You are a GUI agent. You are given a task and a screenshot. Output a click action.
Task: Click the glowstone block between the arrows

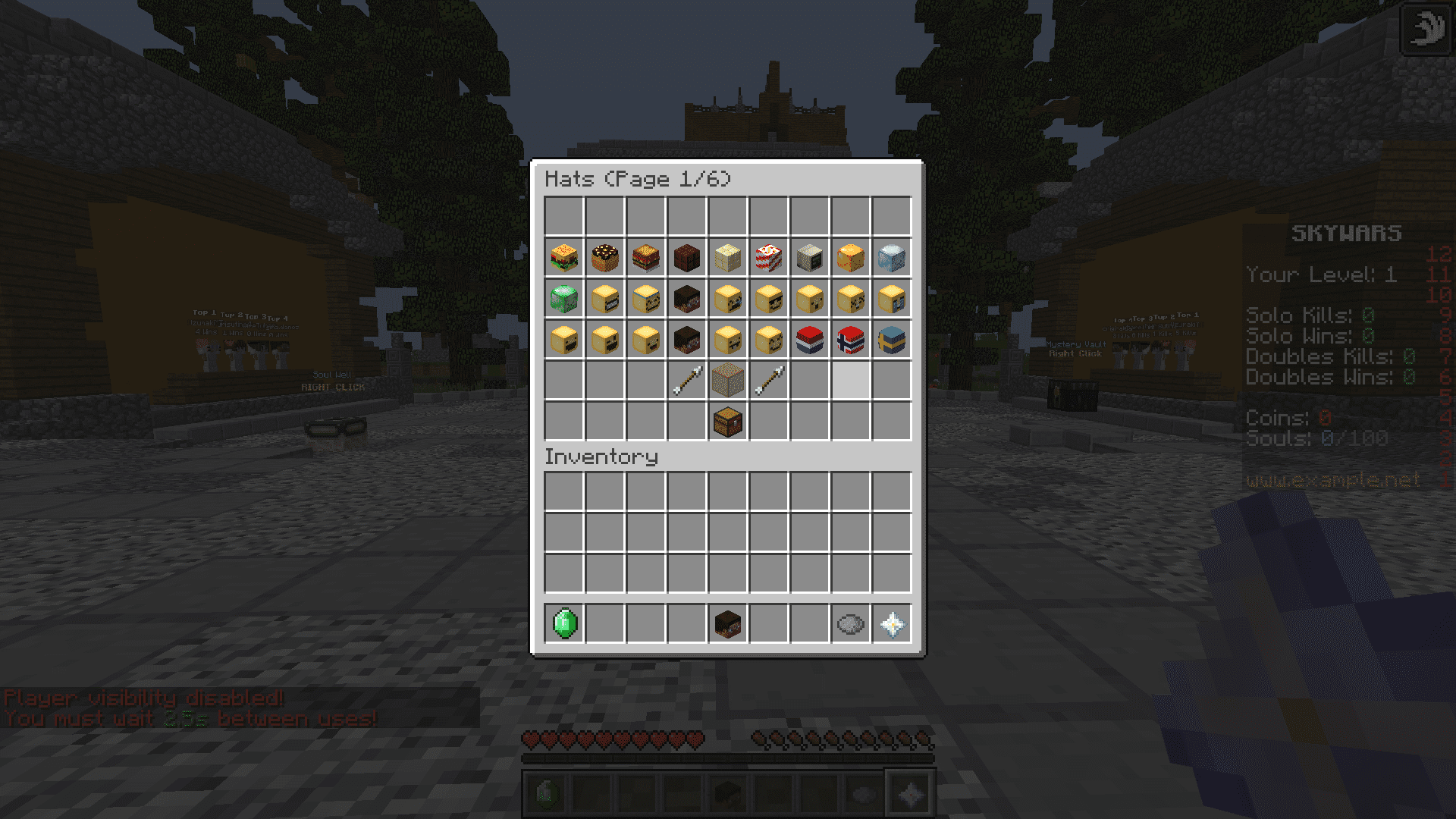coord(728,381)
